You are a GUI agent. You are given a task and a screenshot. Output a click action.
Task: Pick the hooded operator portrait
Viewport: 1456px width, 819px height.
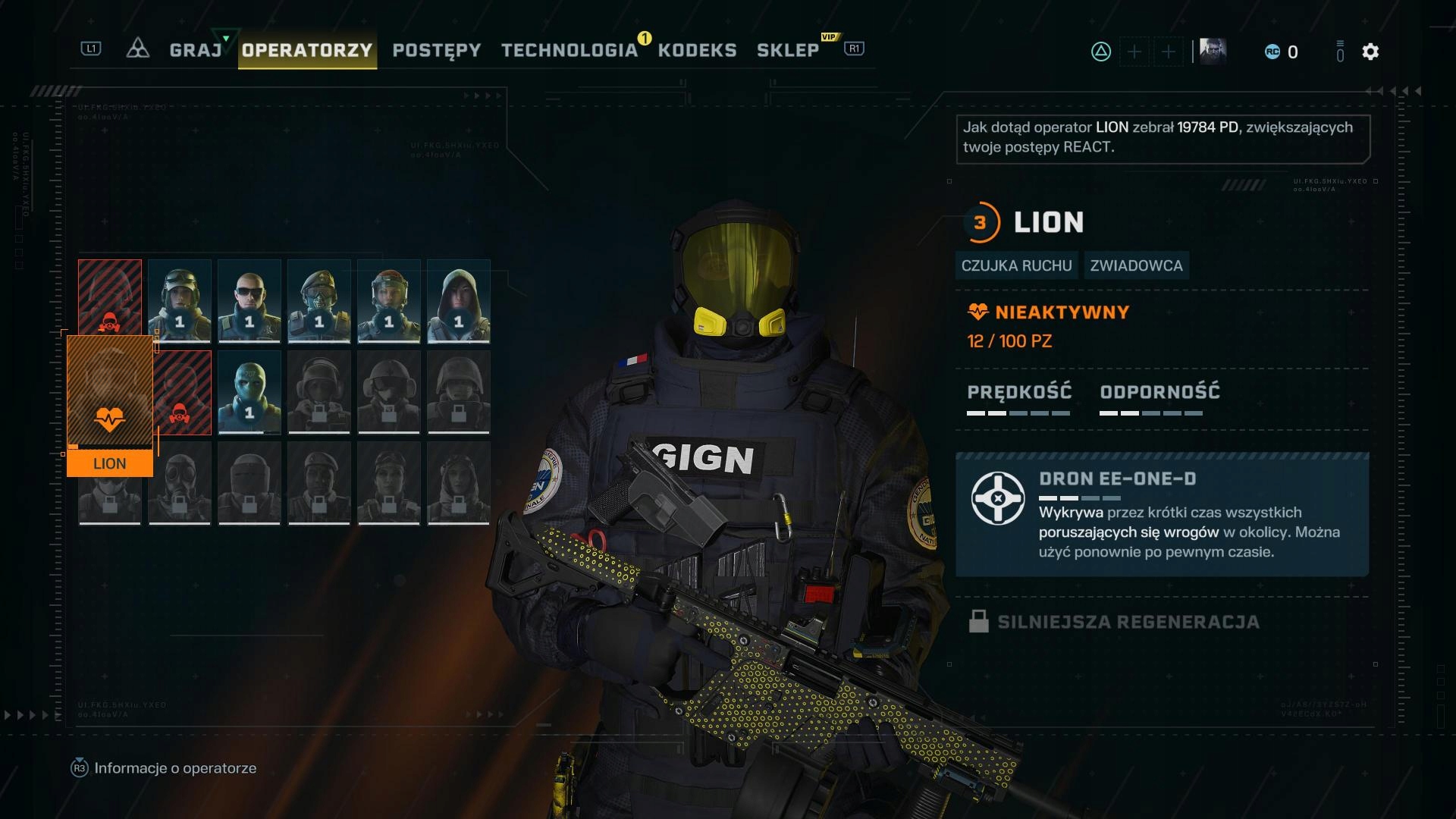point(459,301)
